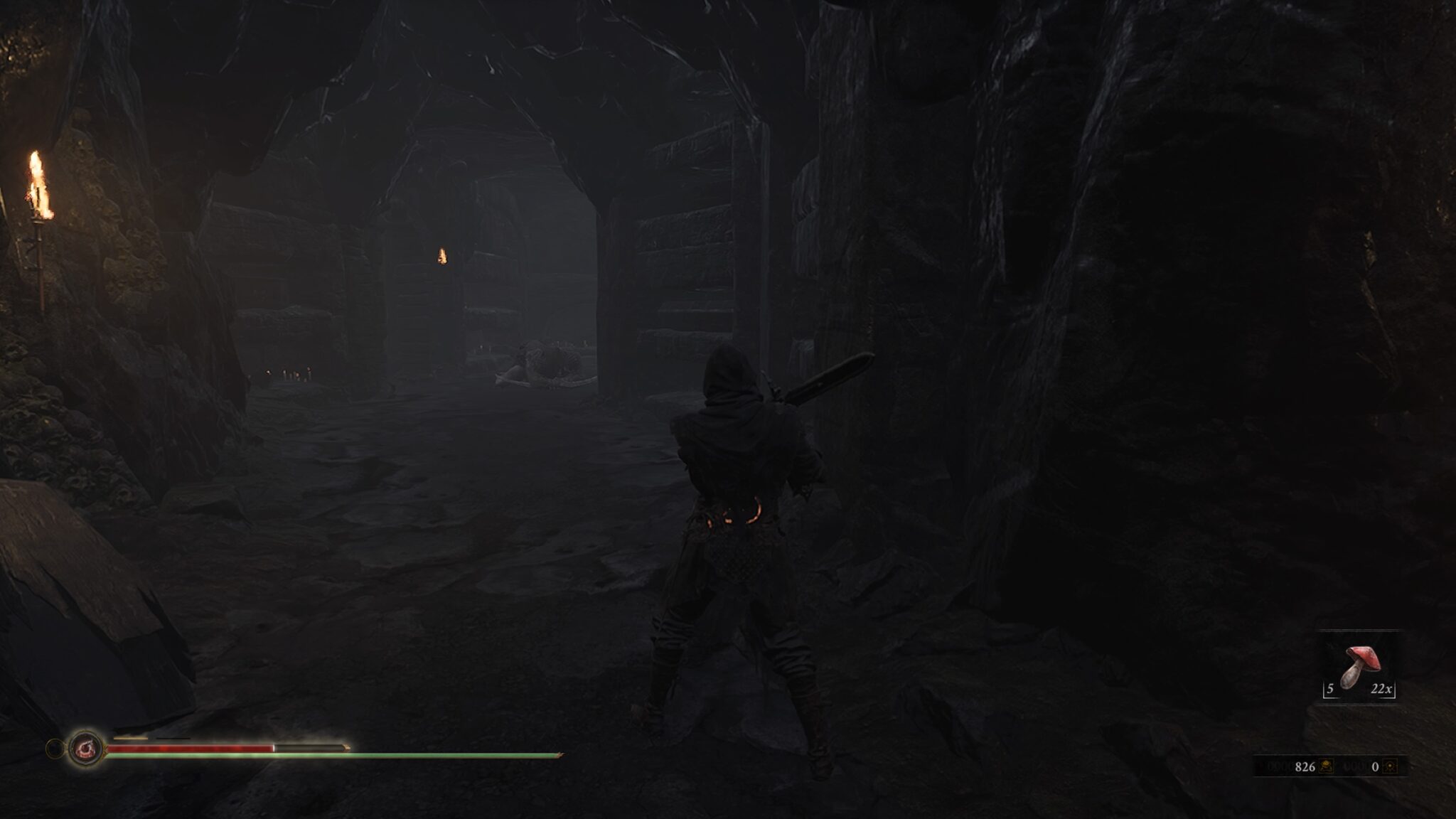
Task: Click the gold sun-shaped currency icon
Action: coord(1391,766)
